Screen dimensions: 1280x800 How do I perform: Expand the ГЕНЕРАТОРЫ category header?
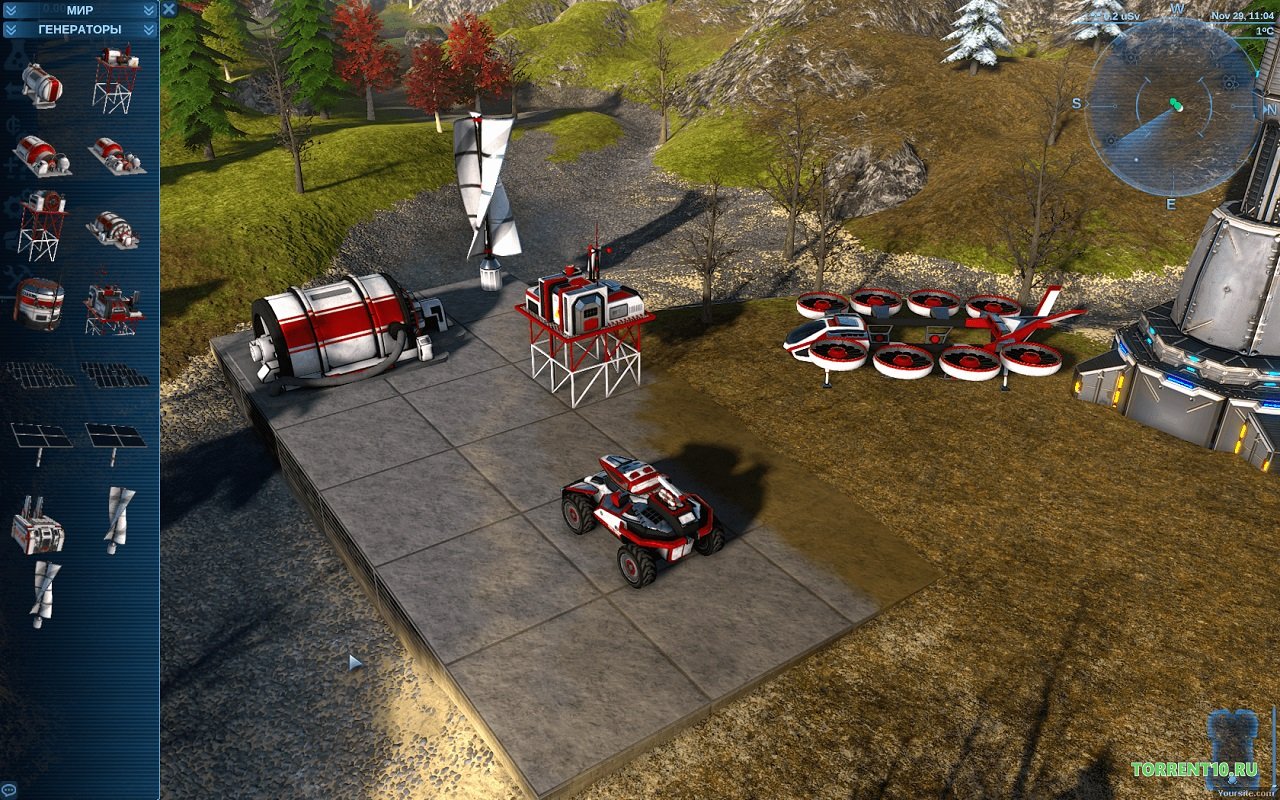coord(80,29)
